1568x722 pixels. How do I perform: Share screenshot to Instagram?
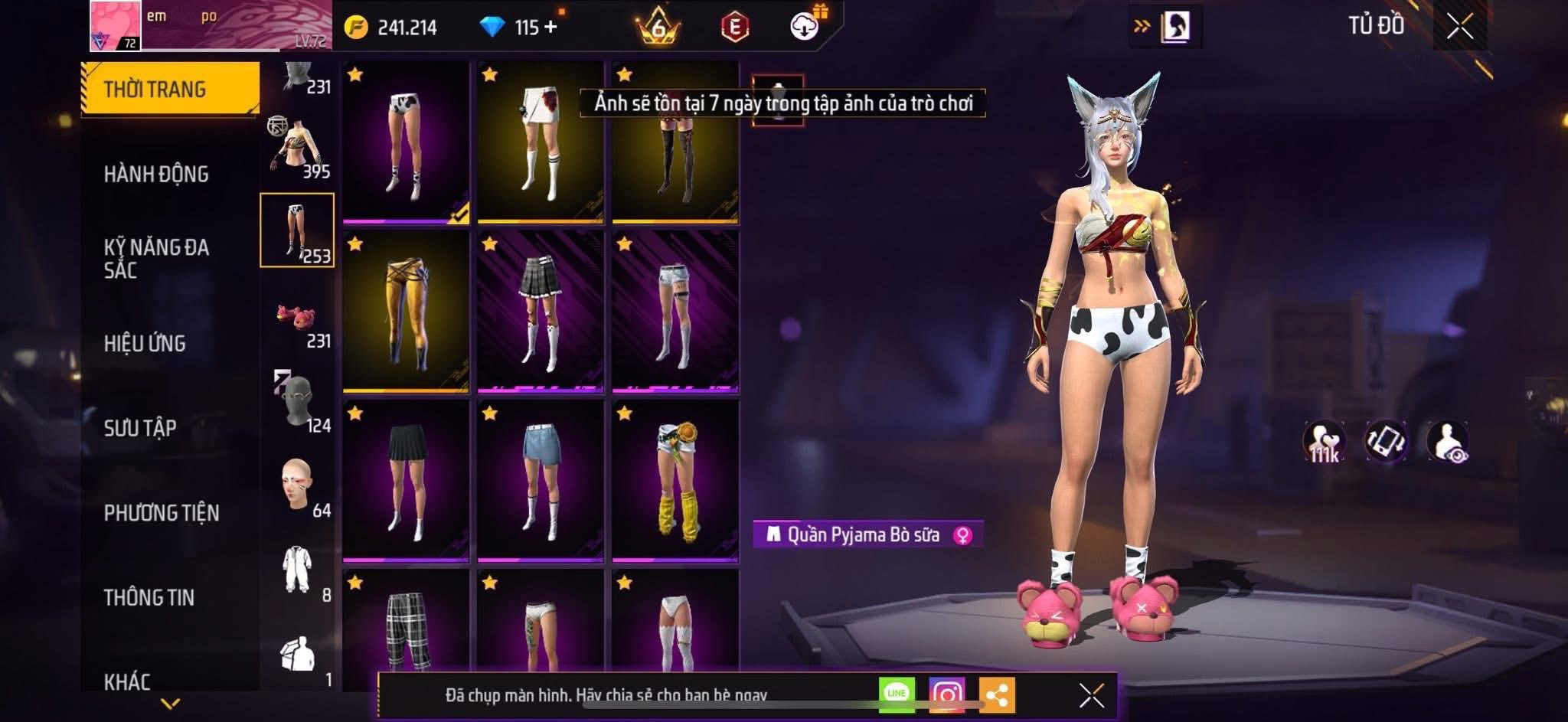coord(946,694)
